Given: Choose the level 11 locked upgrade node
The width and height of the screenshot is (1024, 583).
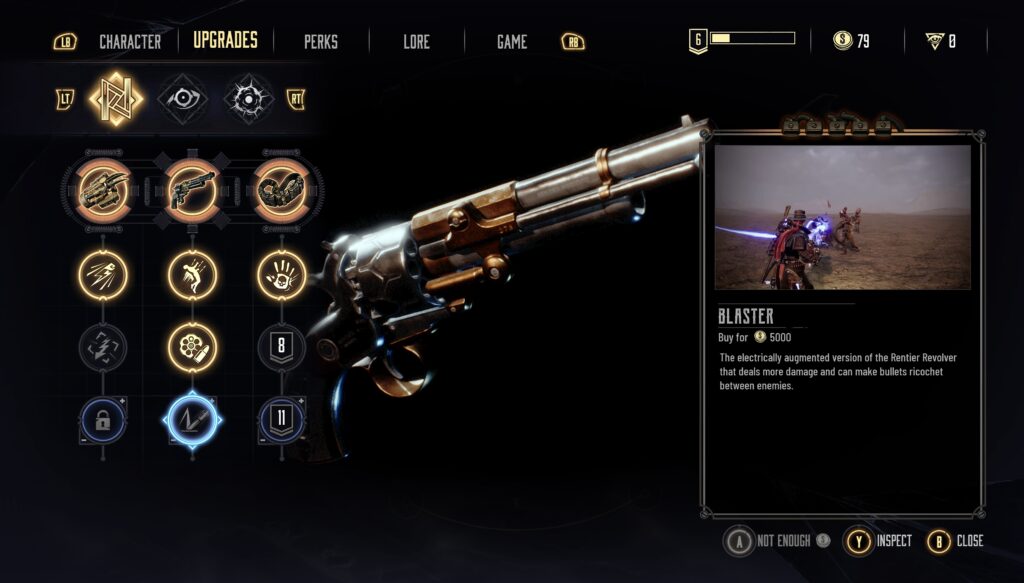Looking at the screenshot, I should tap(281, 421).
